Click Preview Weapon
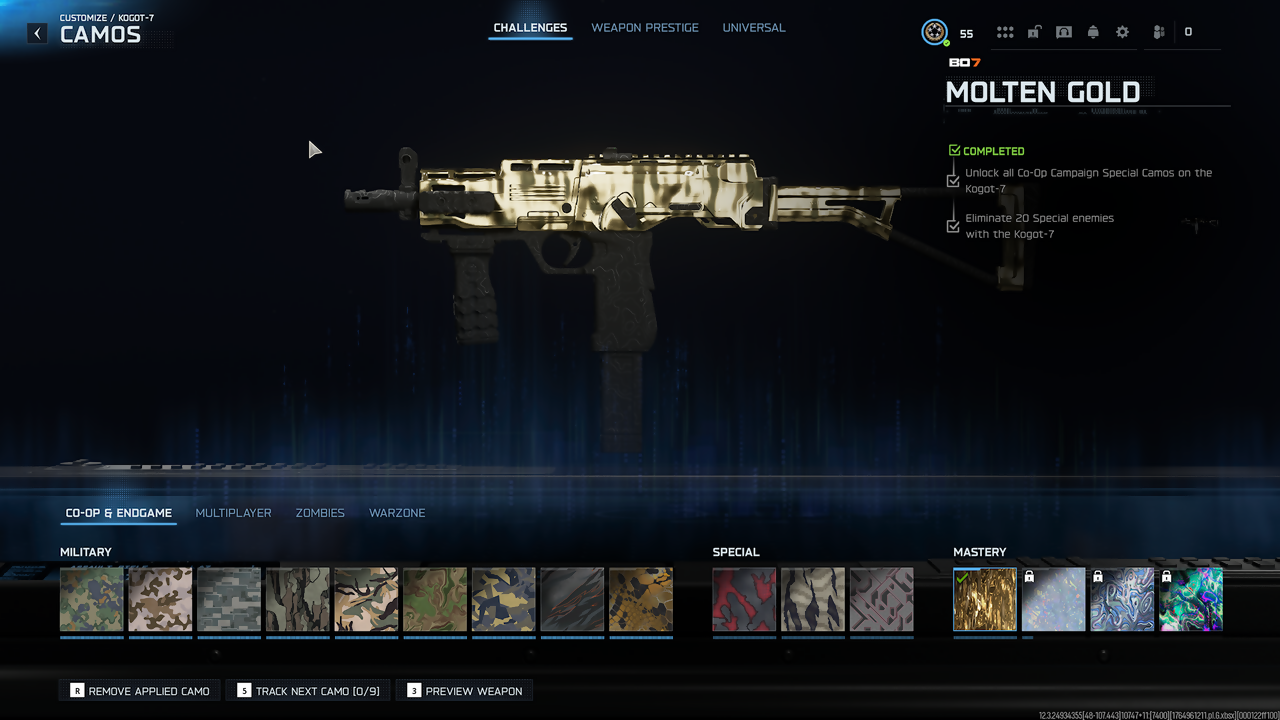Image resolution: width=1280 pixels, height=720 pixels. tap(464, 691)
